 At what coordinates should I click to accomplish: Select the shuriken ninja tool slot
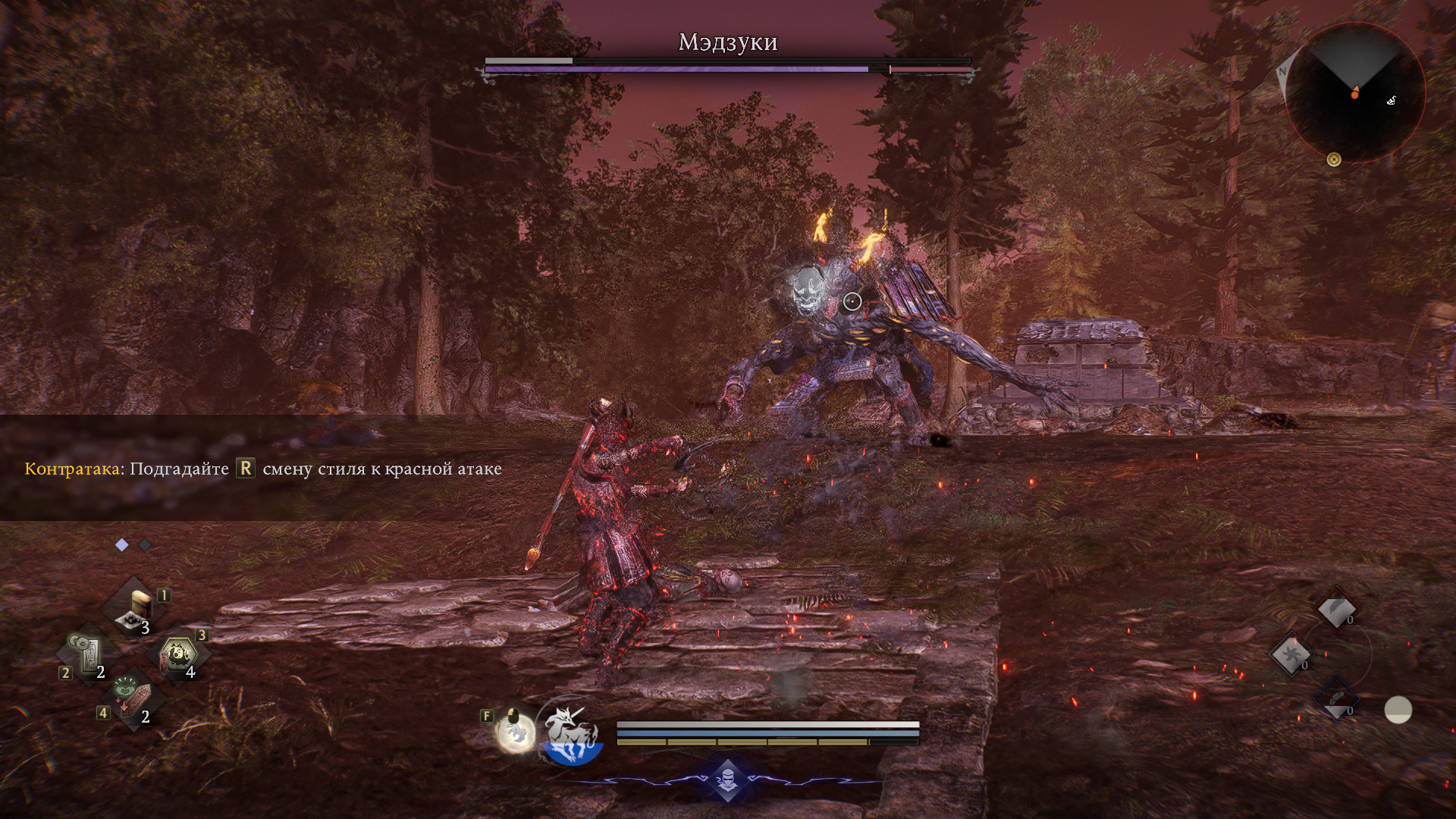click(x=1291, y=653)
